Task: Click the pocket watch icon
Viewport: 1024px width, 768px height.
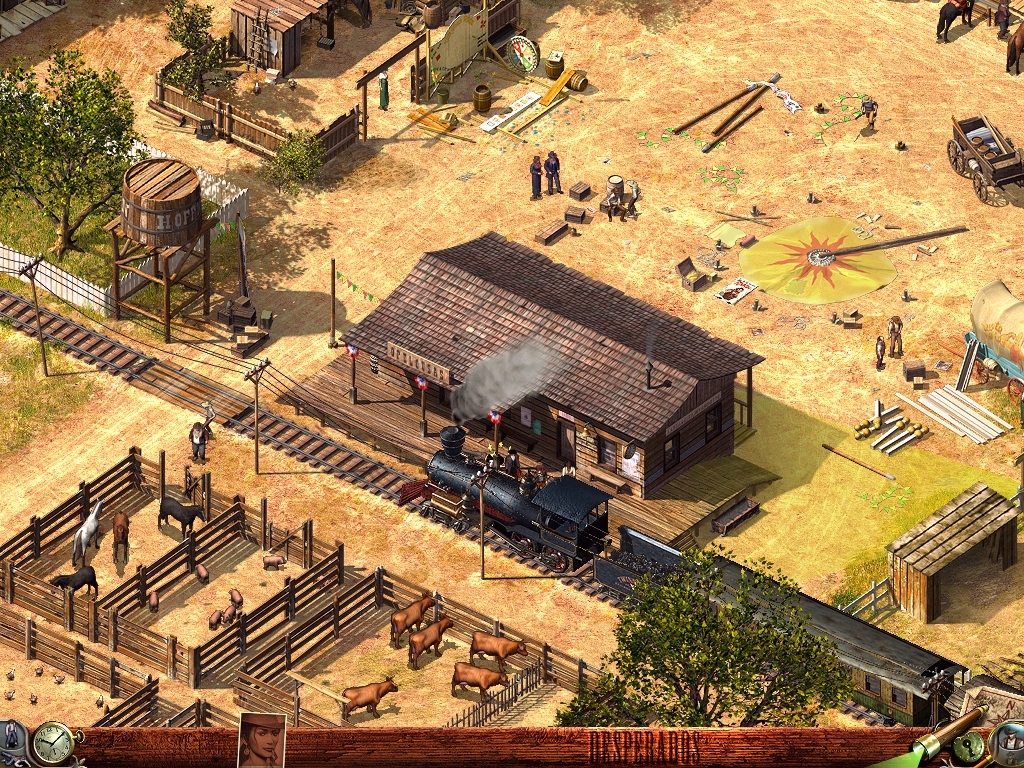Action: click(51, 742)
